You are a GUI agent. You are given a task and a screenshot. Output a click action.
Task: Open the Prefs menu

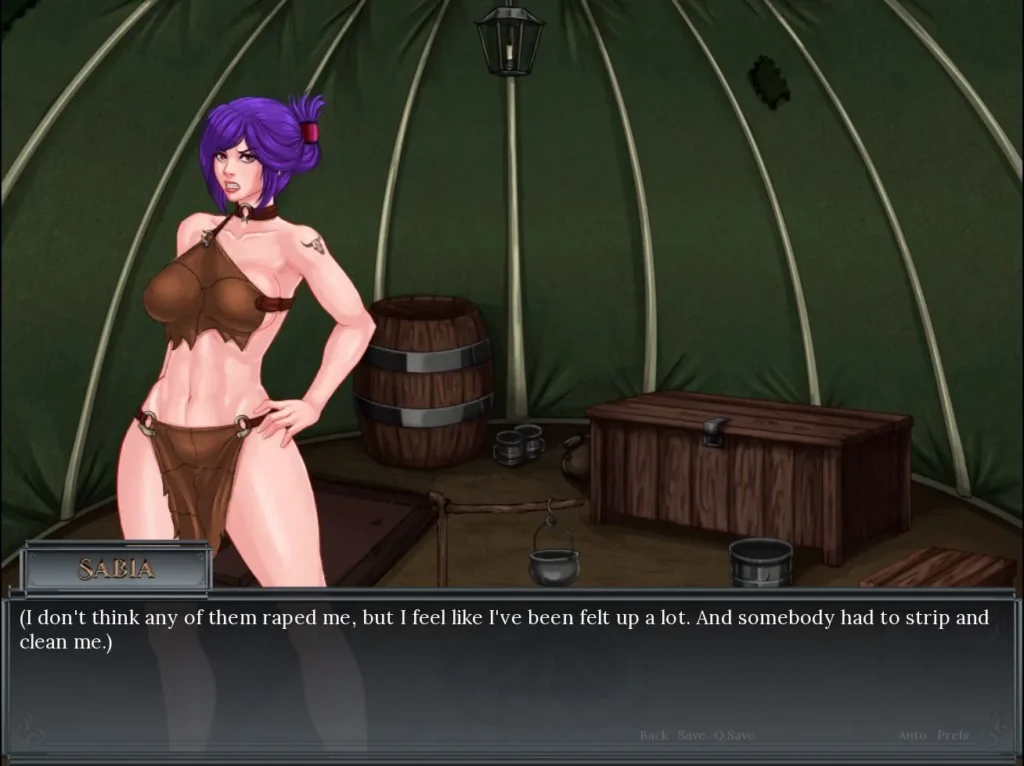tap(952, 735)
